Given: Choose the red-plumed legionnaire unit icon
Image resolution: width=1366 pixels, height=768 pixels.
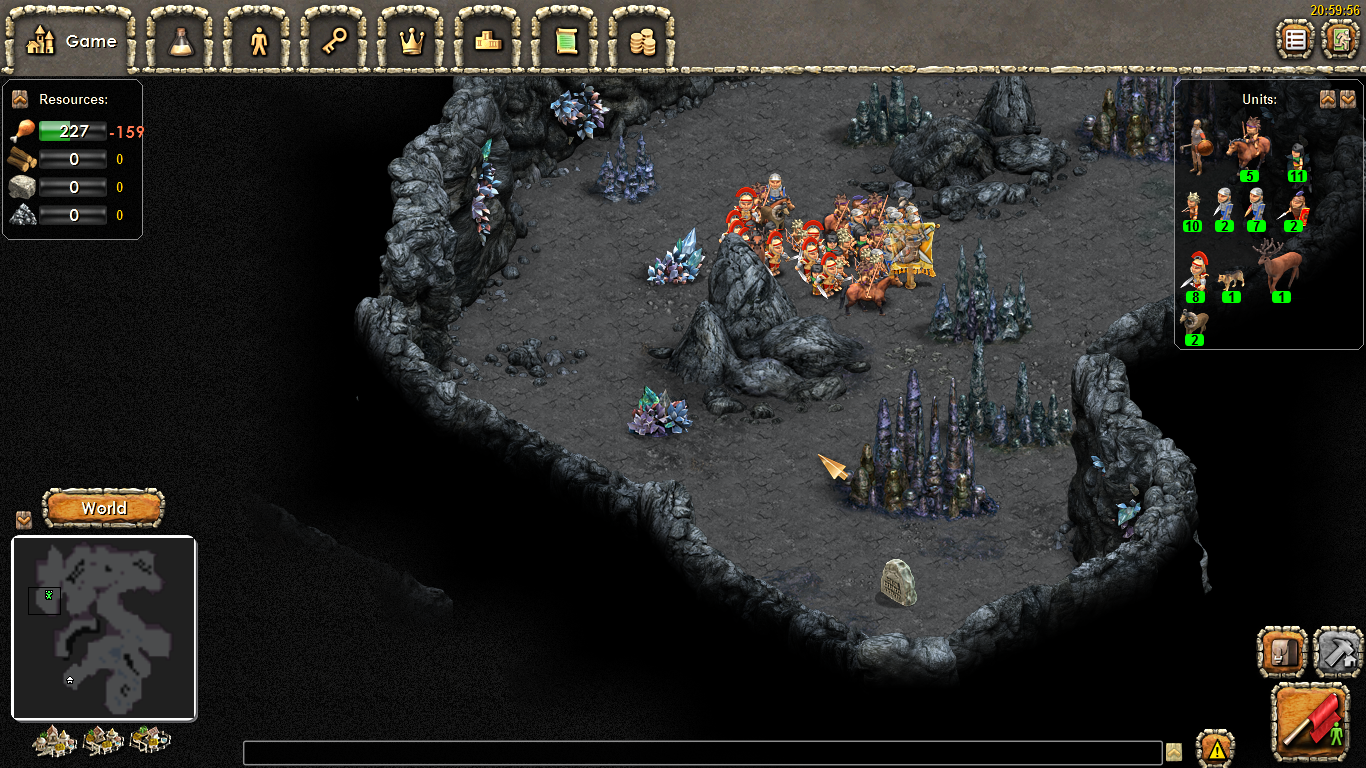Looking at the screenshot, I should point(1195,272).
